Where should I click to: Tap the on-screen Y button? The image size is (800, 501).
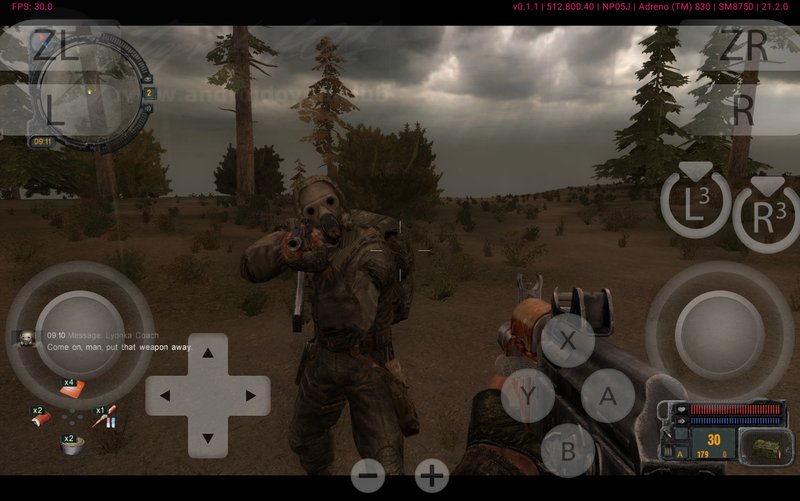527,395
